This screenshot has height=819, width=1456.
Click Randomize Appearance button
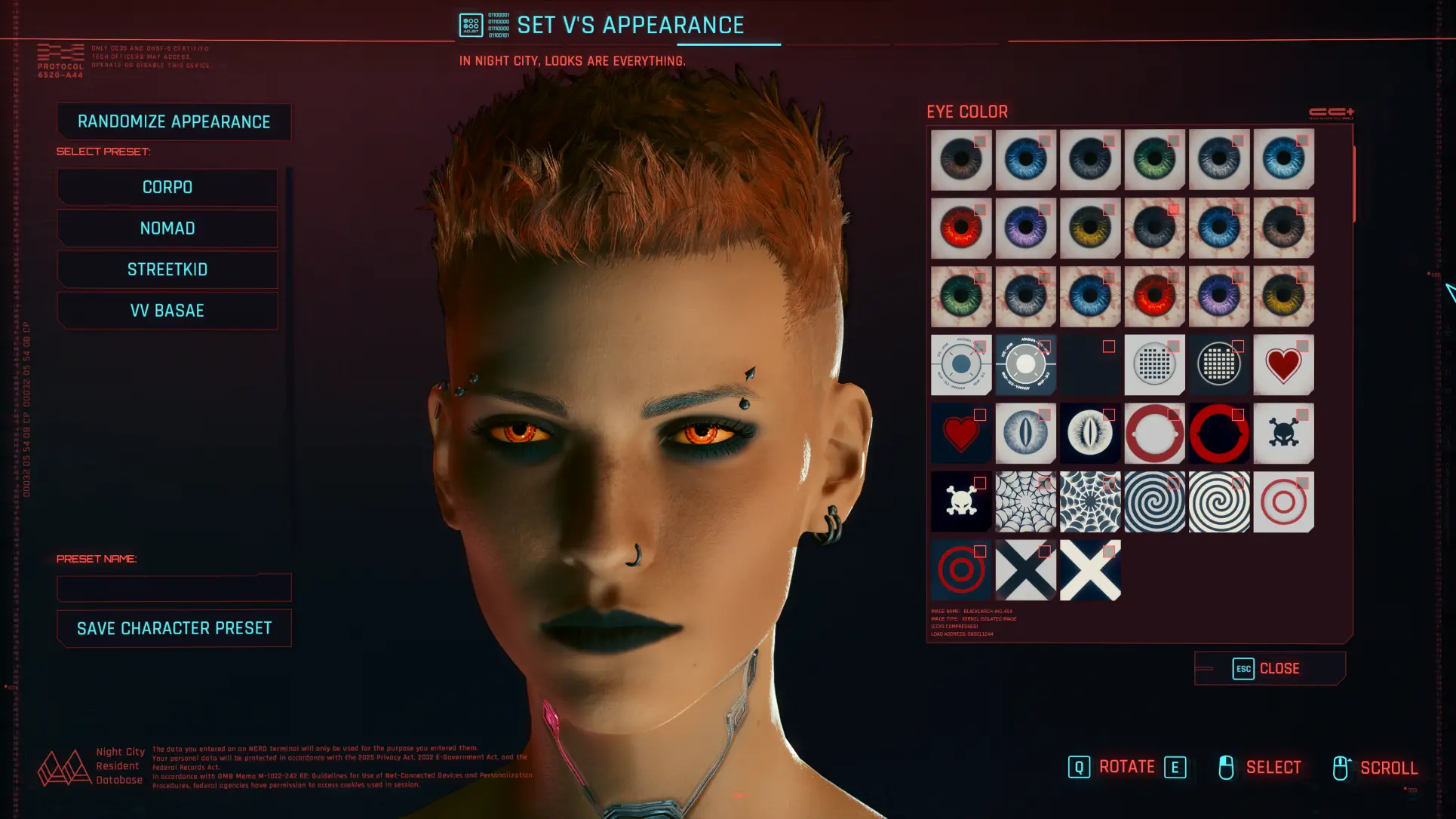[x=174, y=122]
